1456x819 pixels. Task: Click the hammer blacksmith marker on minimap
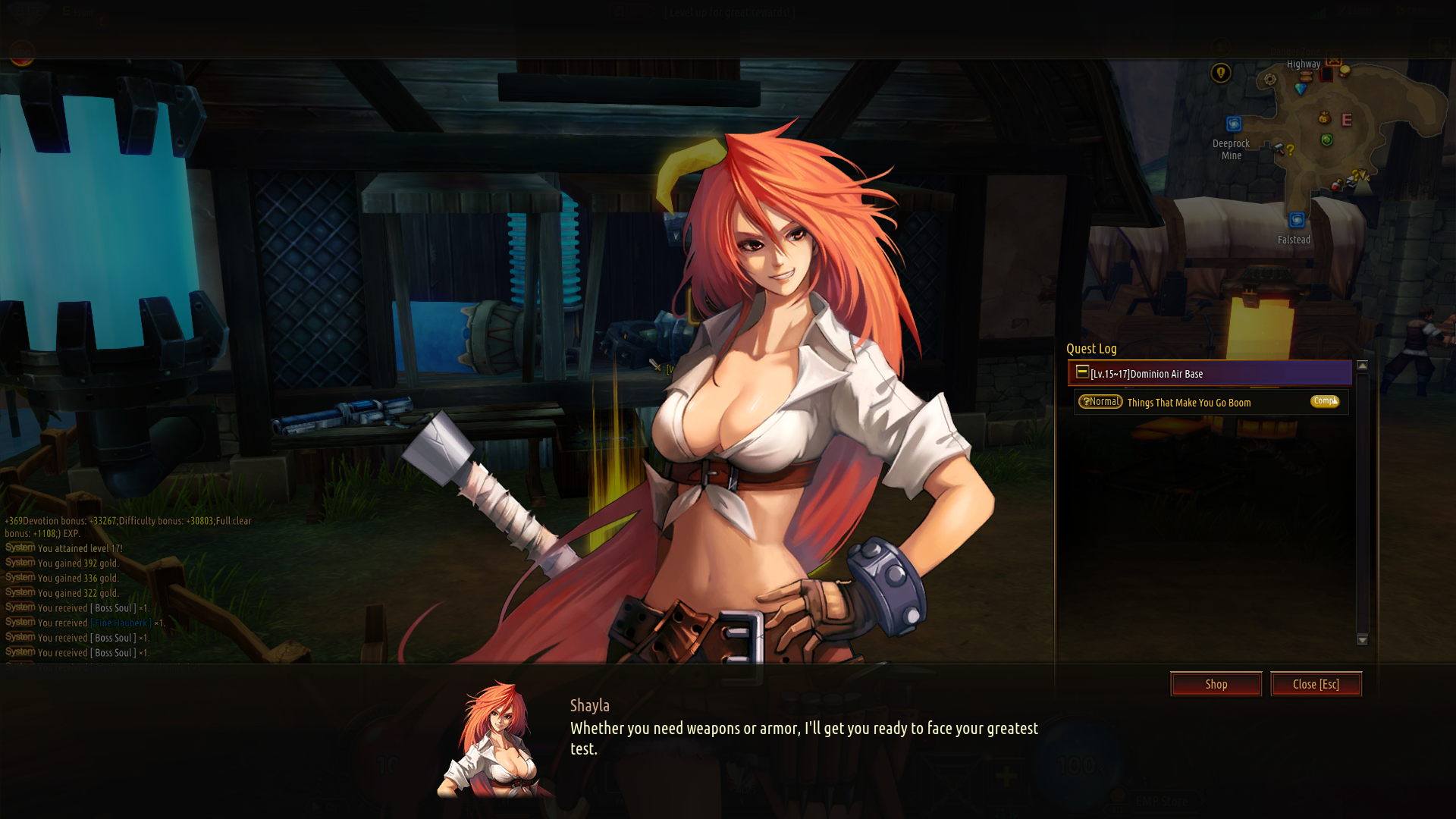pyautogui.click(x=1279, y=149)
